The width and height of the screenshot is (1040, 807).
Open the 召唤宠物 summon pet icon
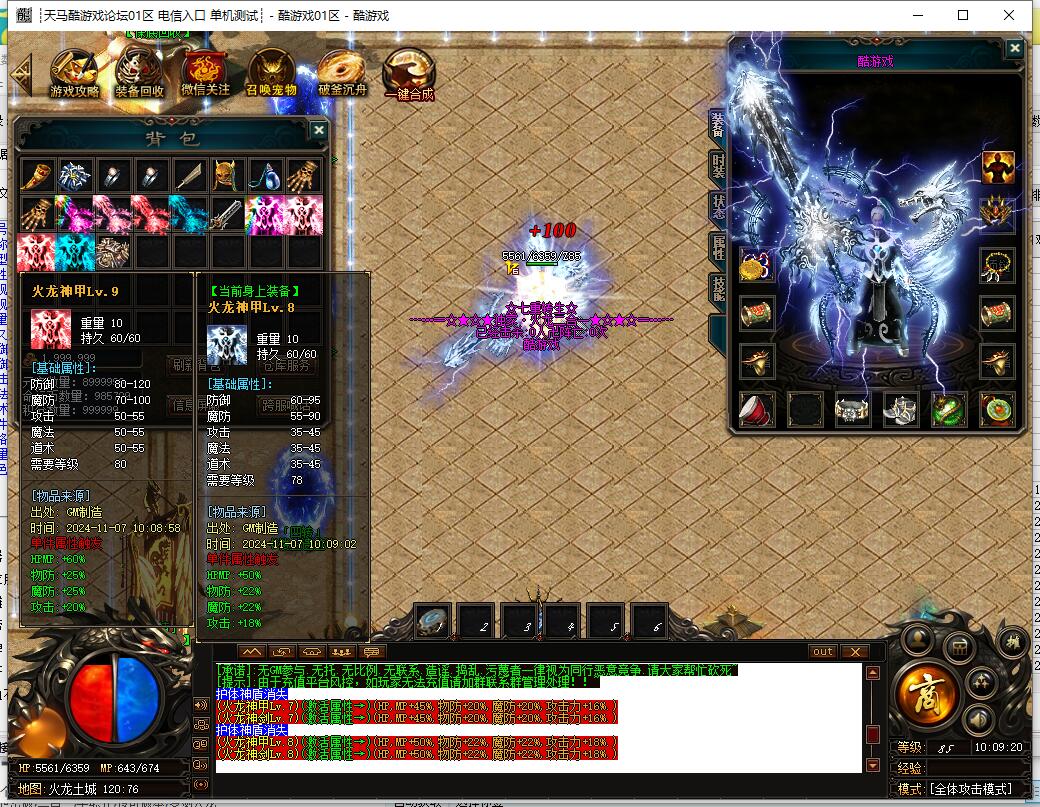272,72
